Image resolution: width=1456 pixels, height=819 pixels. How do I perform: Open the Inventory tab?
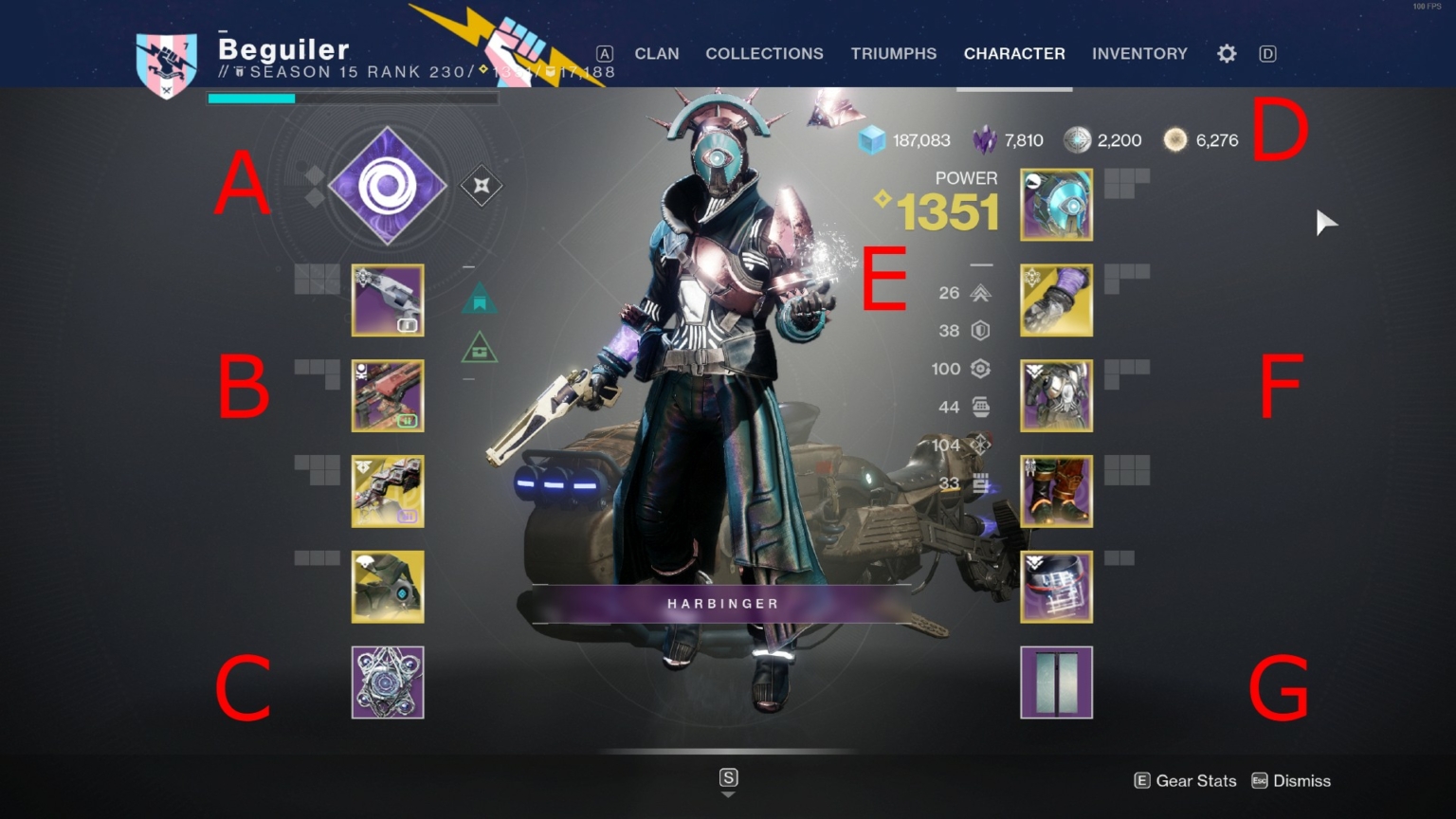[x=1139, y=54]
